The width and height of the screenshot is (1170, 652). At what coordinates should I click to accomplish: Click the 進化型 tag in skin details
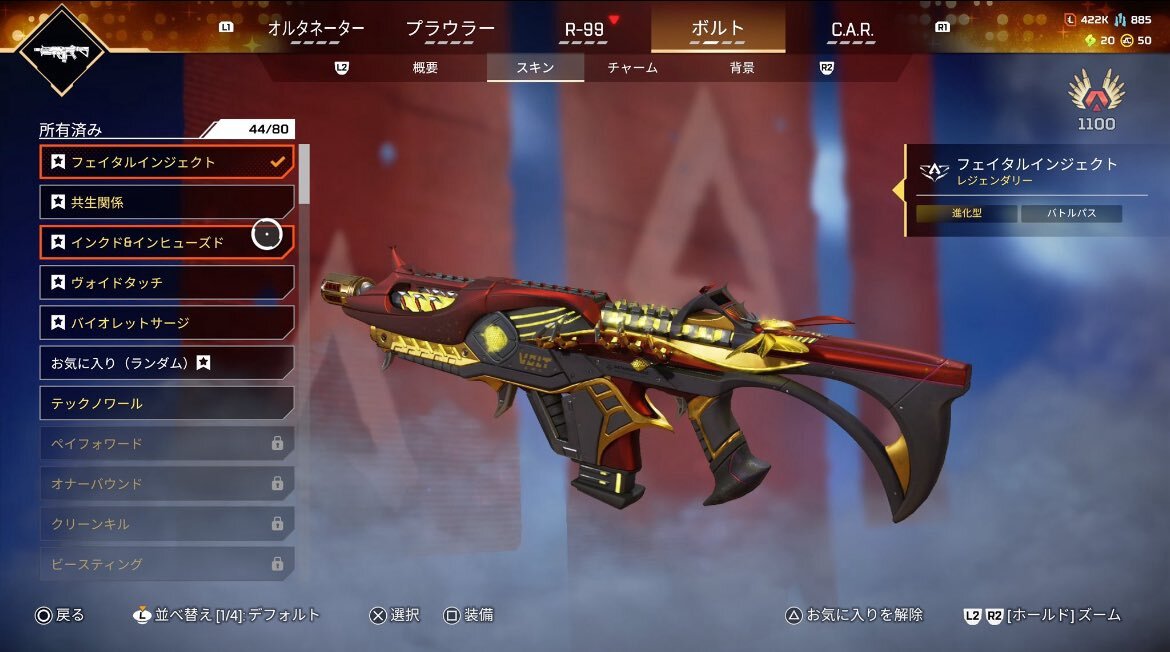pyautogui.click(x=966, y=214)
